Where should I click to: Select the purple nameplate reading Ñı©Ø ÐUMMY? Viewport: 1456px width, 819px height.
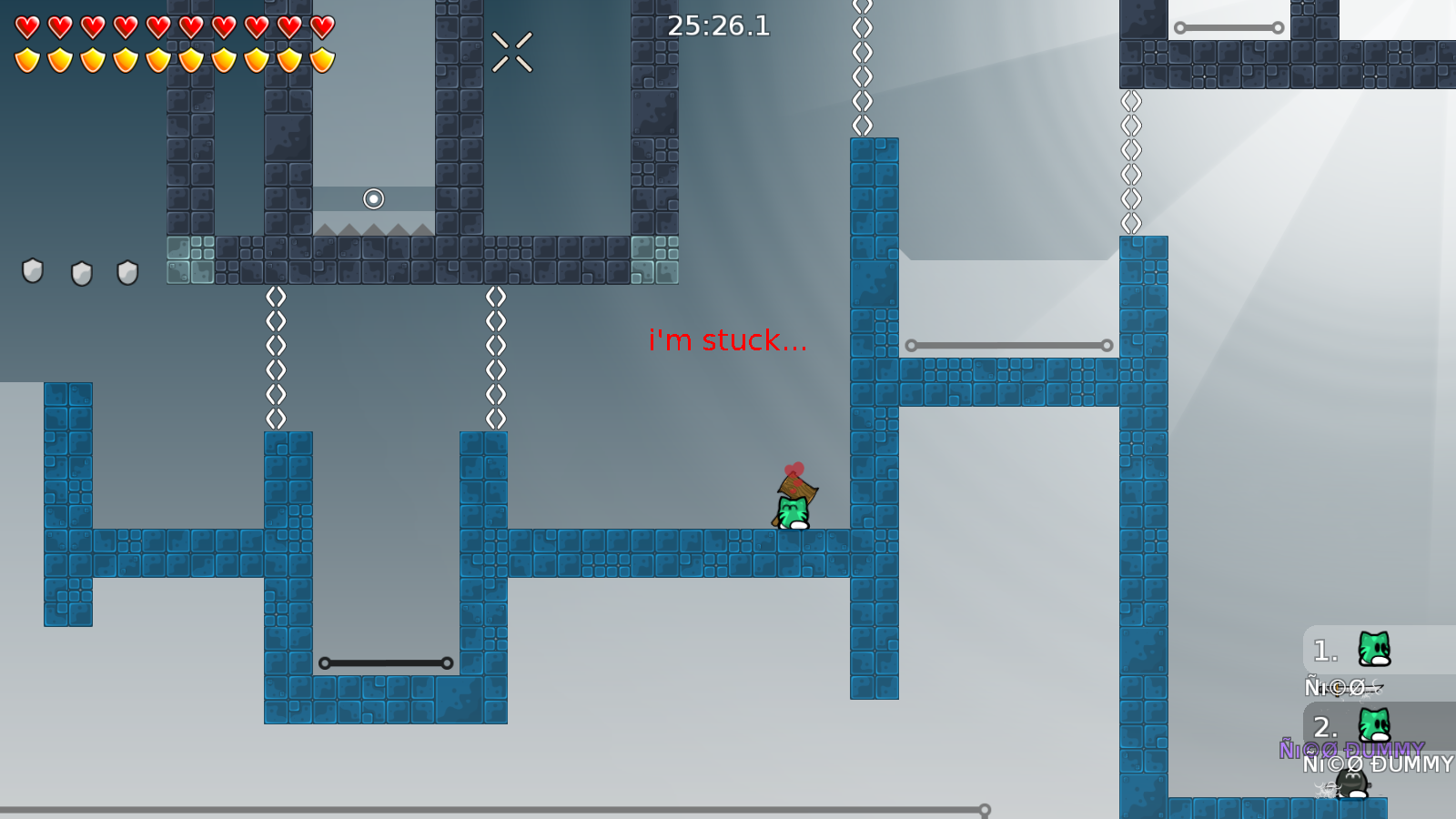1353,750
